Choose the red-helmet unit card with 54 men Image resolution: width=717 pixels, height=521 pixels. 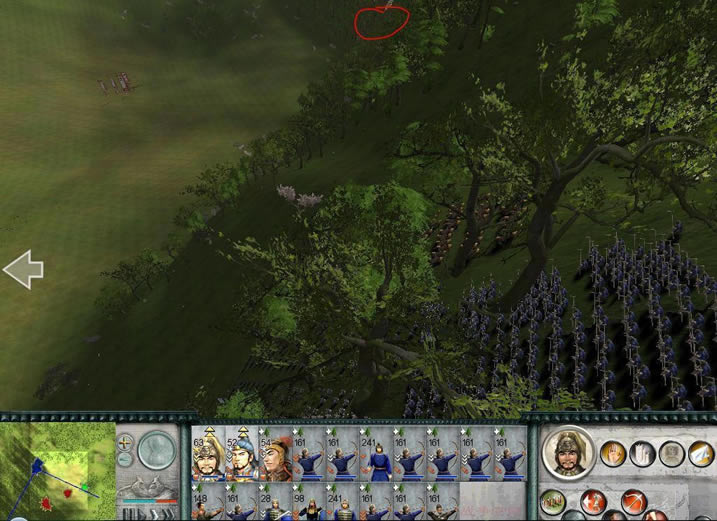point(273,454)
